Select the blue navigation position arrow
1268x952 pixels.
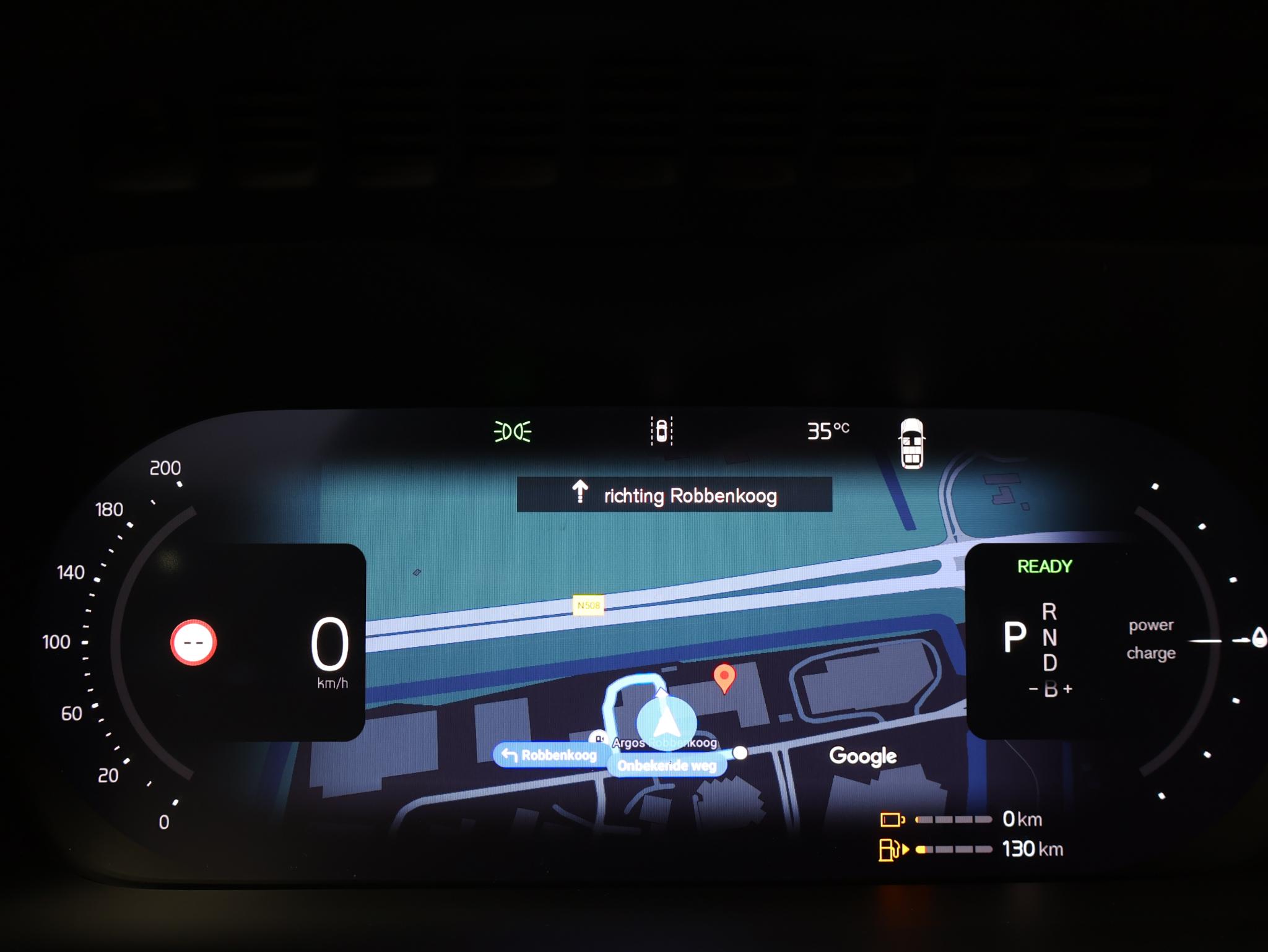click(666, 722)
